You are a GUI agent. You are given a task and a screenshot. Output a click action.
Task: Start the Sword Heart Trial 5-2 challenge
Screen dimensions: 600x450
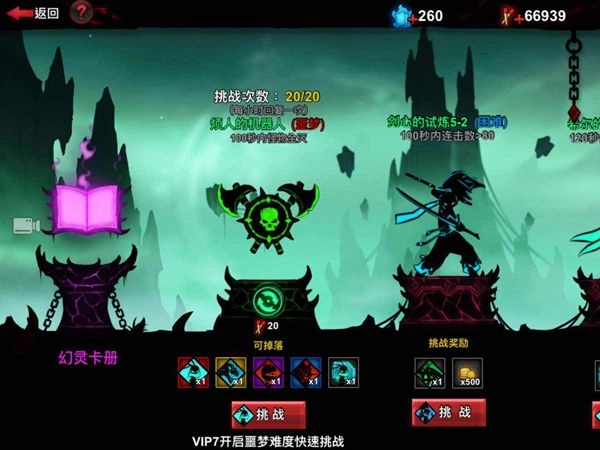pyautogui.click(x=447, y=412)
